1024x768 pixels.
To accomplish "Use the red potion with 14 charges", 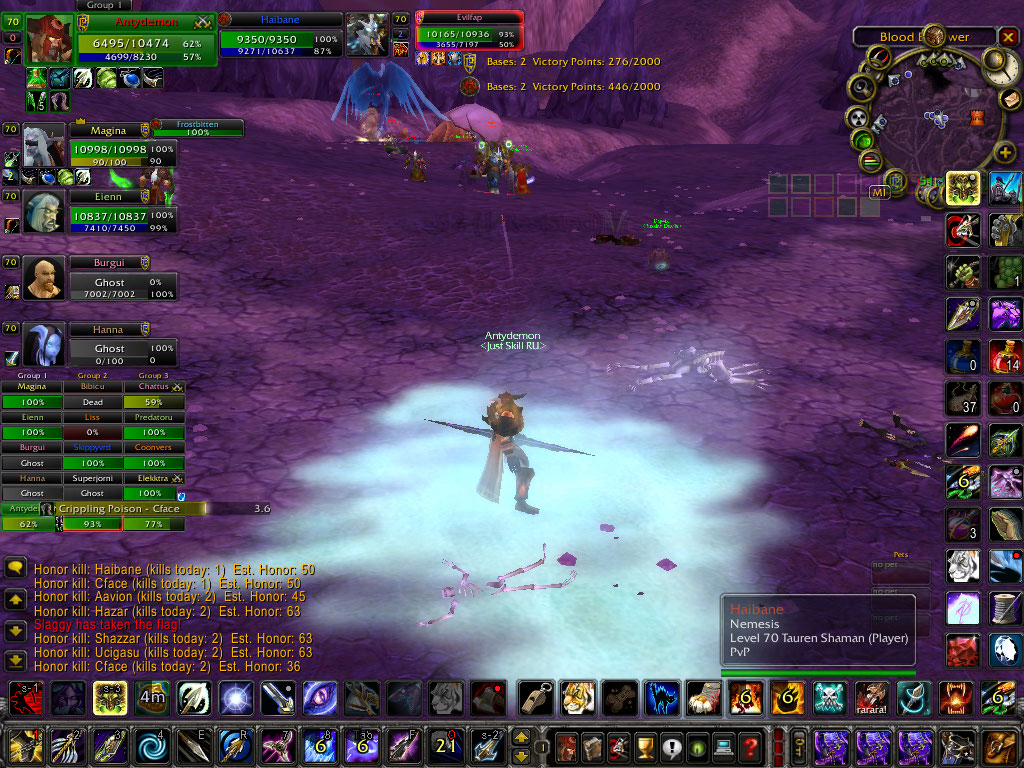I will (x=1005, y=357).
